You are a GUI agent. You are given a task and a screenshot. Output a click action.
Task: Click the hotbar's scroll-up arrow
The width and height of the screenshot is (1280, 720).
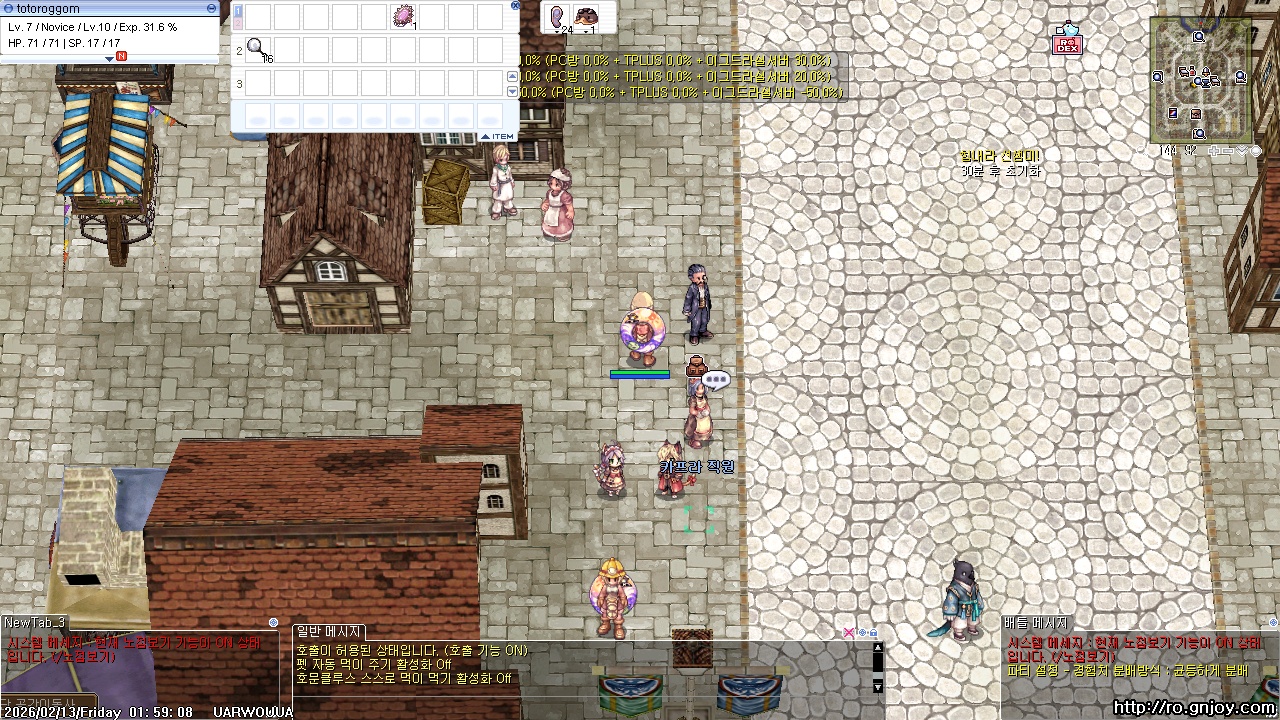point(513,77)
